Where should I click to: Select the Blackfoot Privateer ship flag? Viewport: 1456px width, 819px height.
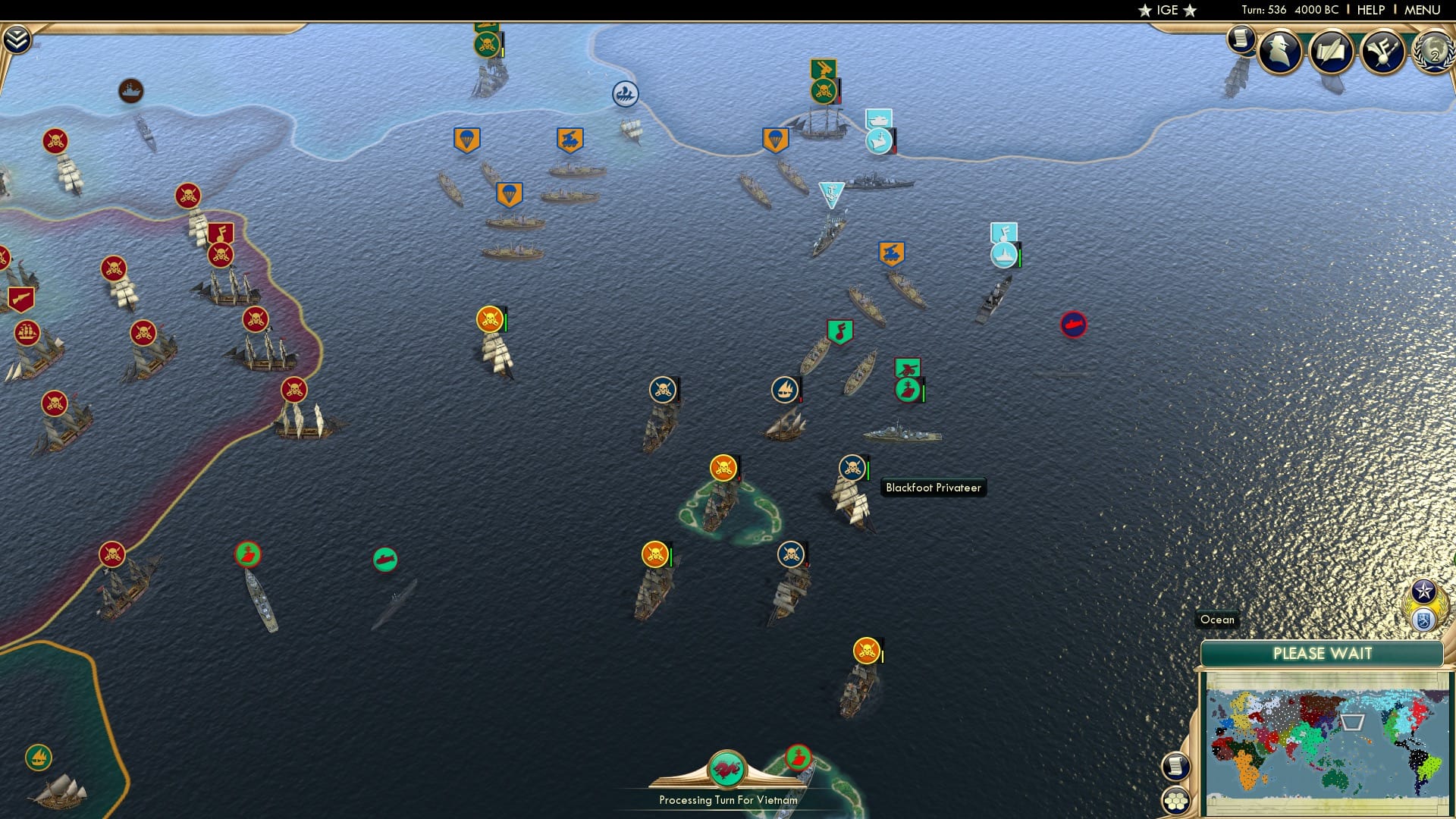(852, 469)
